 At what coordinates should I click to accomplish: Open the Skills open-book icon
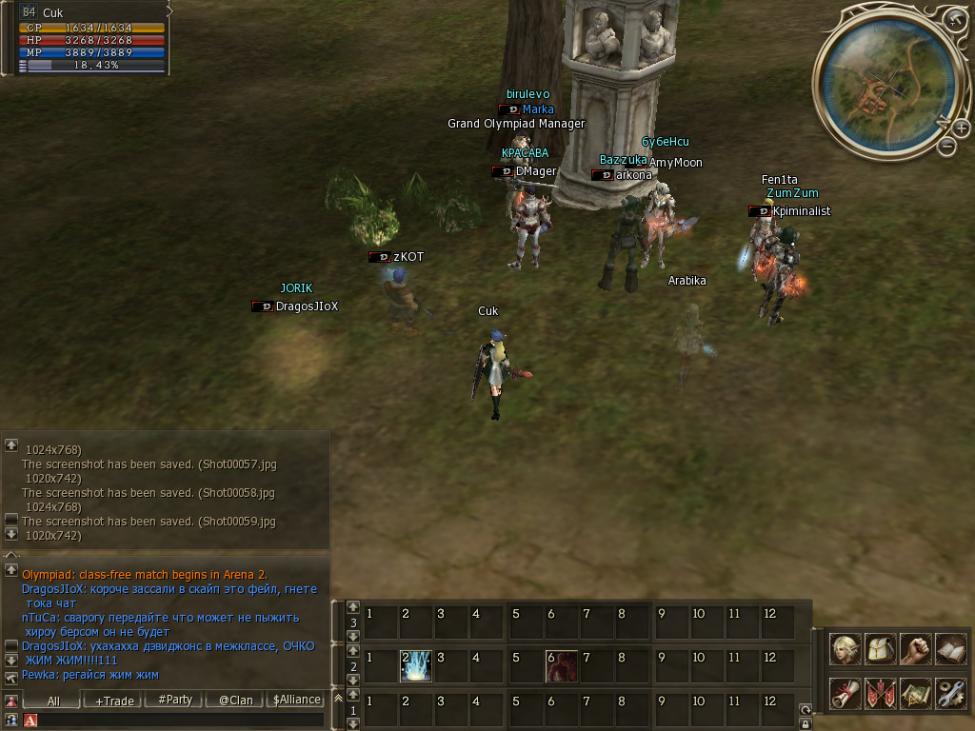(950, 650)
